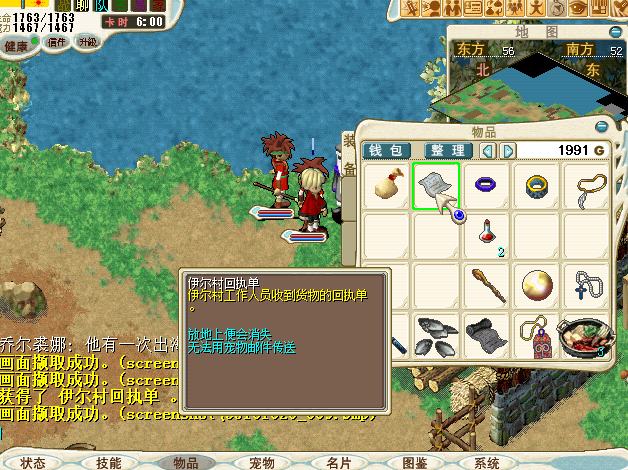Open the 宠物 pets tab

262,463
